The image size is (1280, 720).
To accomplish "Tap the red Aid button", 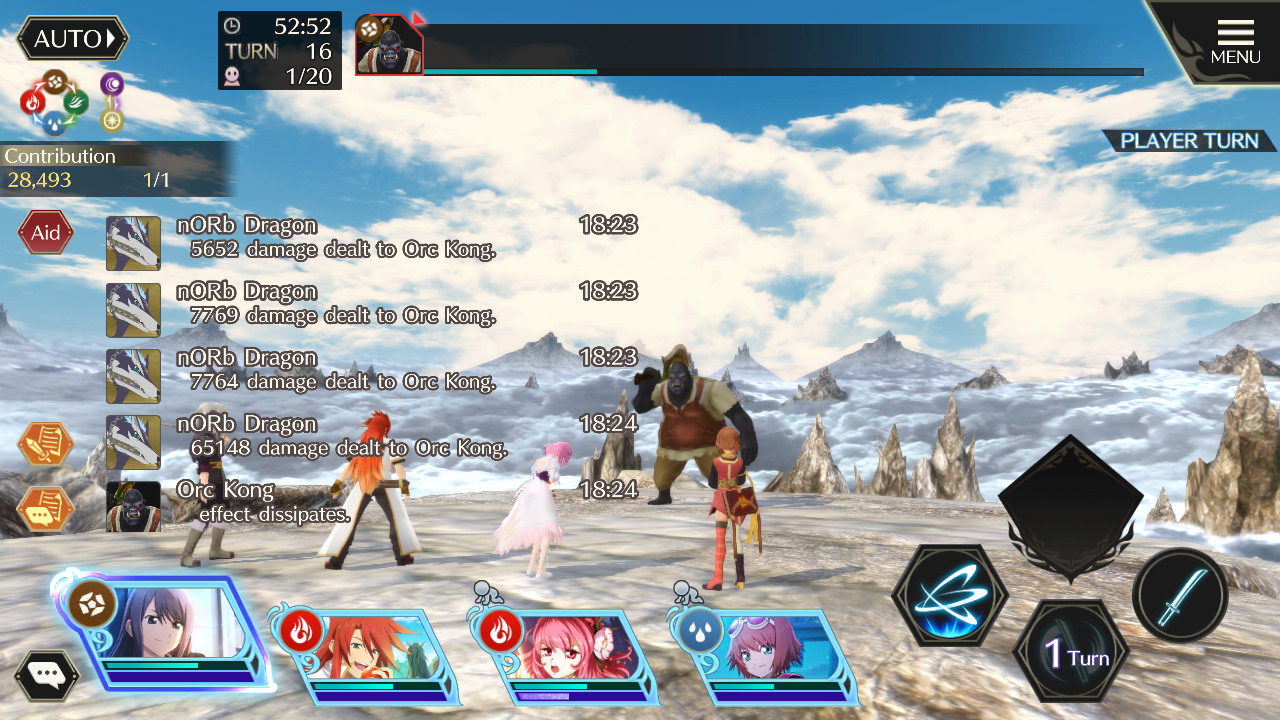I will (45, 233).
